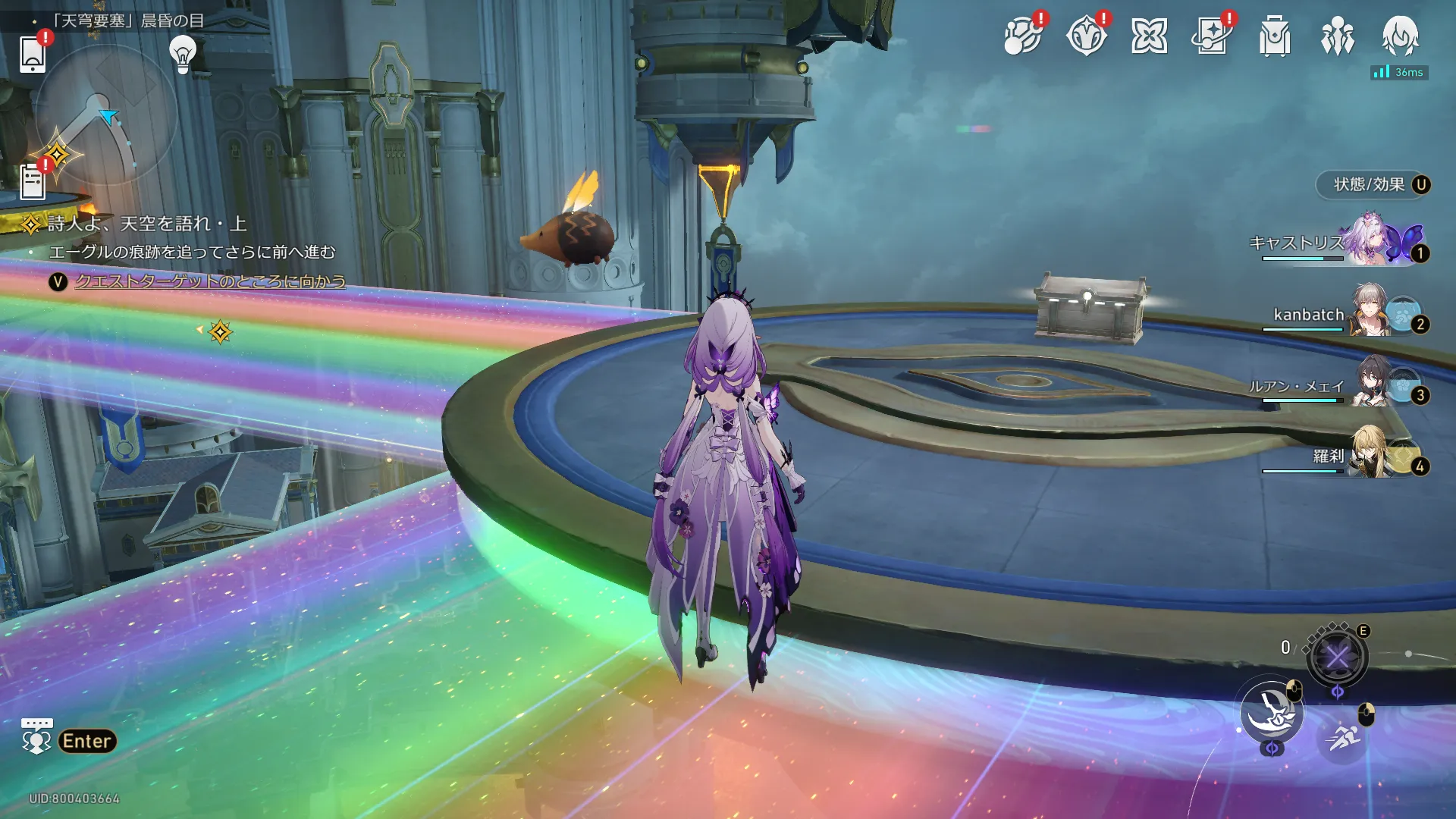Open the mission log clipboard icon

point(33,182)
